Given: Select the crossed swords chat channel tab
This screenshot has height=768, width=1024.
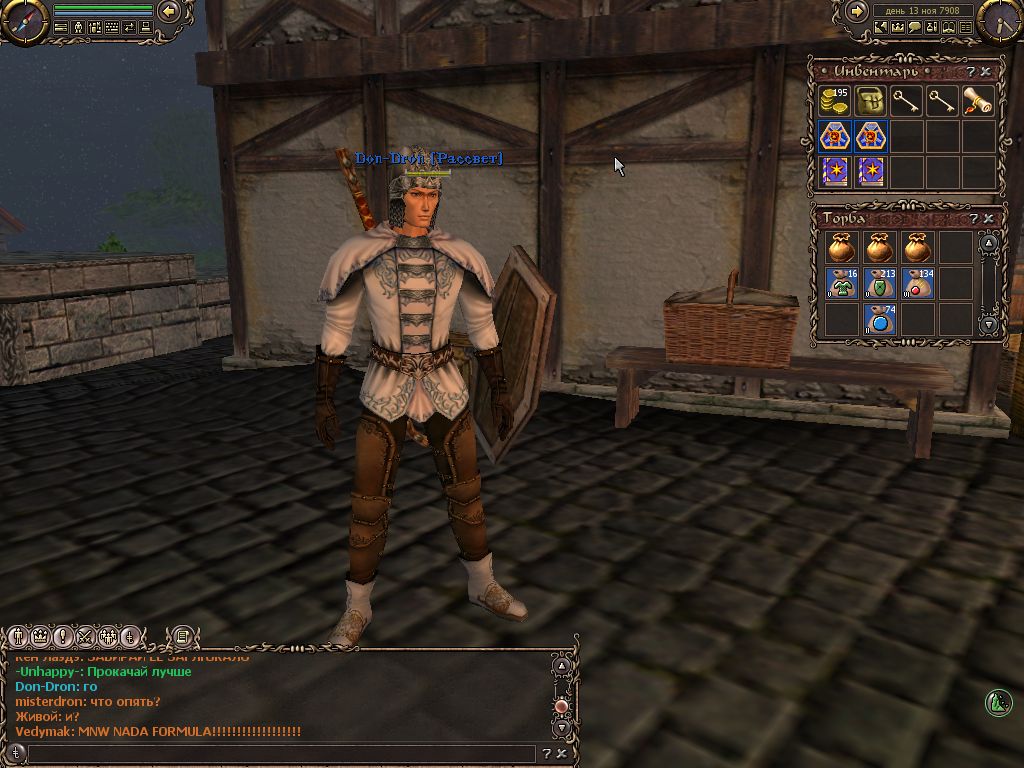Looking at the screenshot, I should (x=84, y=636).
